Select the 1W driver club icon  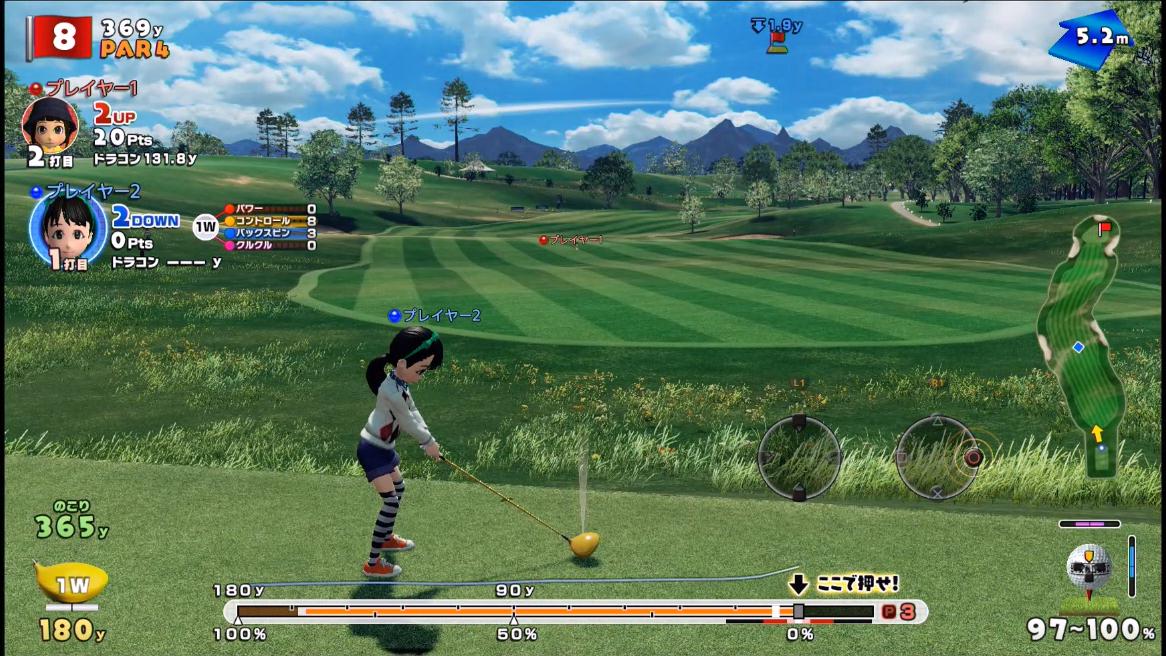(x=70, y=583)
